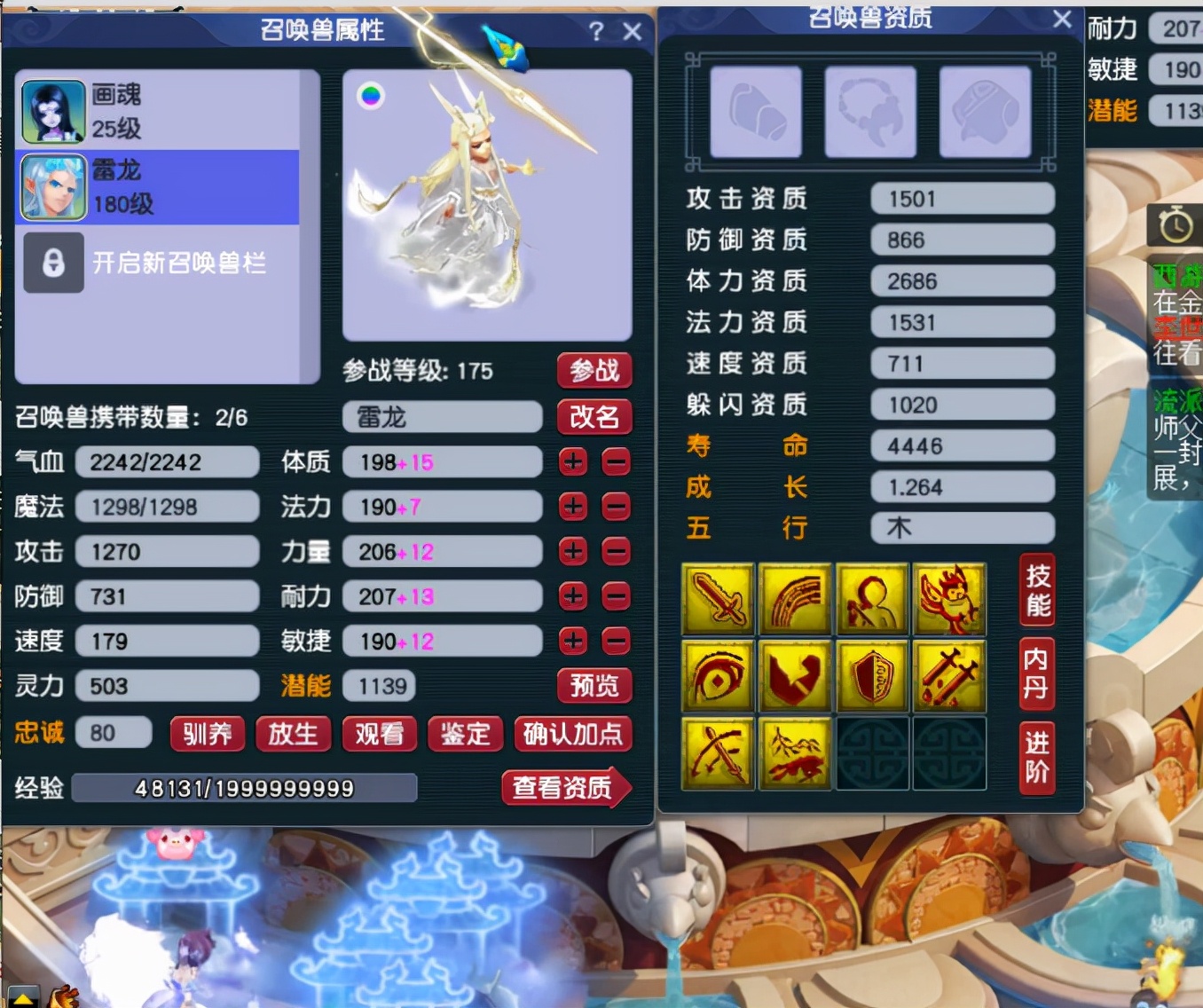Screen dimensions: 1203x1008
Task: Click the pet name field showing 雷龙
Action: [x=441, y=417]
